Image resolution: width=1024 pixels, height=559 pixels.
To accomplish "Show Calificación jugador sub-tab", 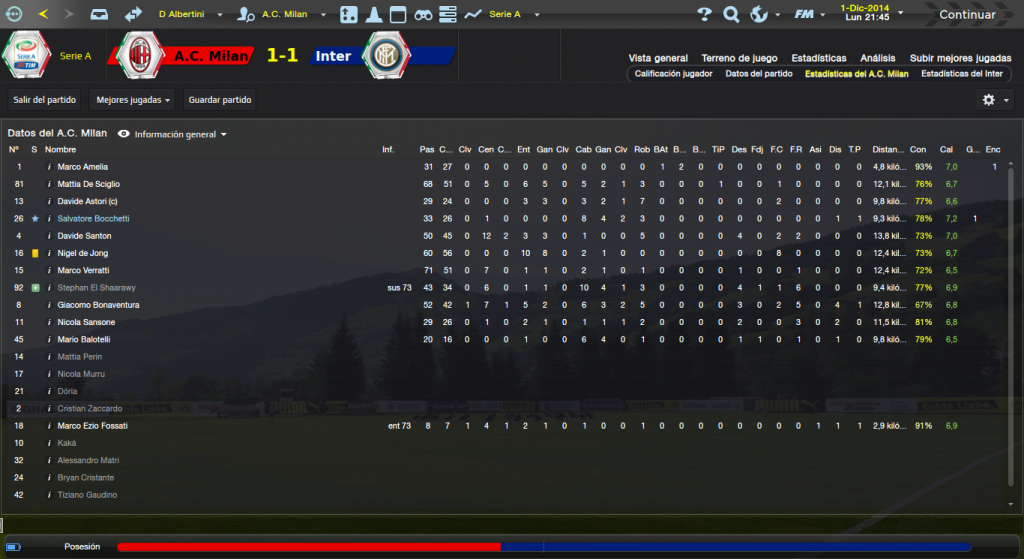I will click(x=673, y=74).
